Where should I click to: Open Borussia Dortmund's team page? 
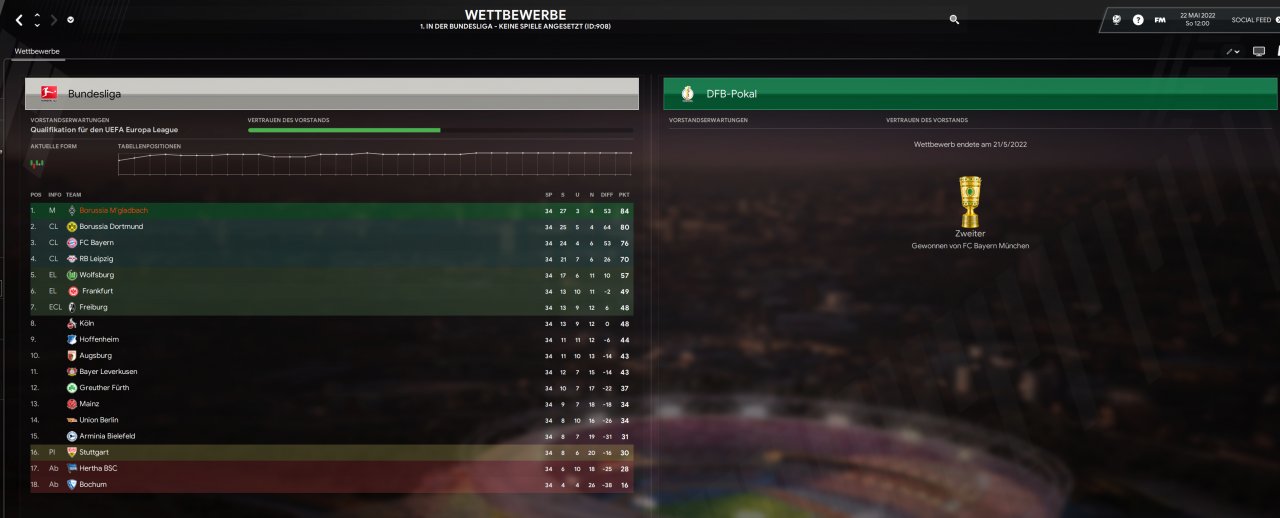click(x=111, y=227)
